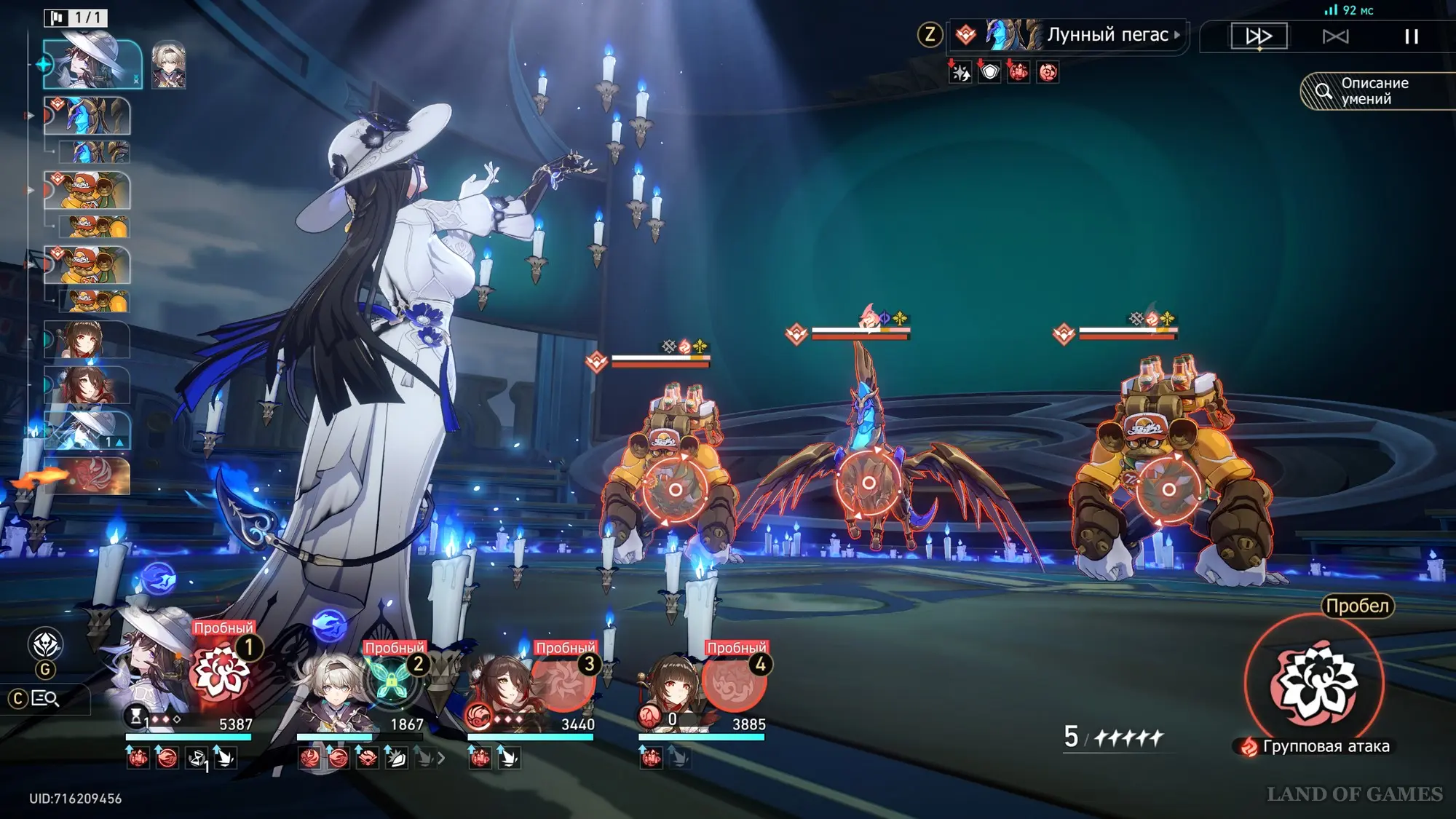Toggle the auto-battle button
This screenshot has height=819, width=1456.
1335,36
